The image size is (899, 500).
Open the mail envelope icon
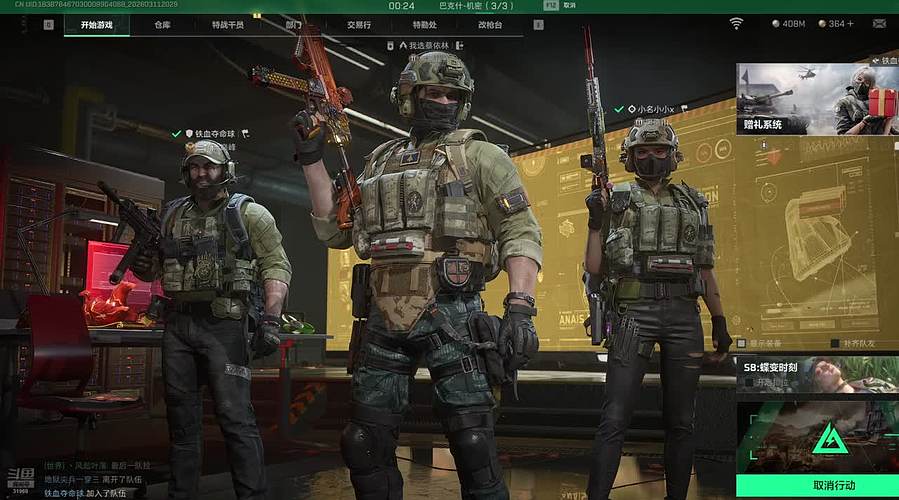point(879,23)
